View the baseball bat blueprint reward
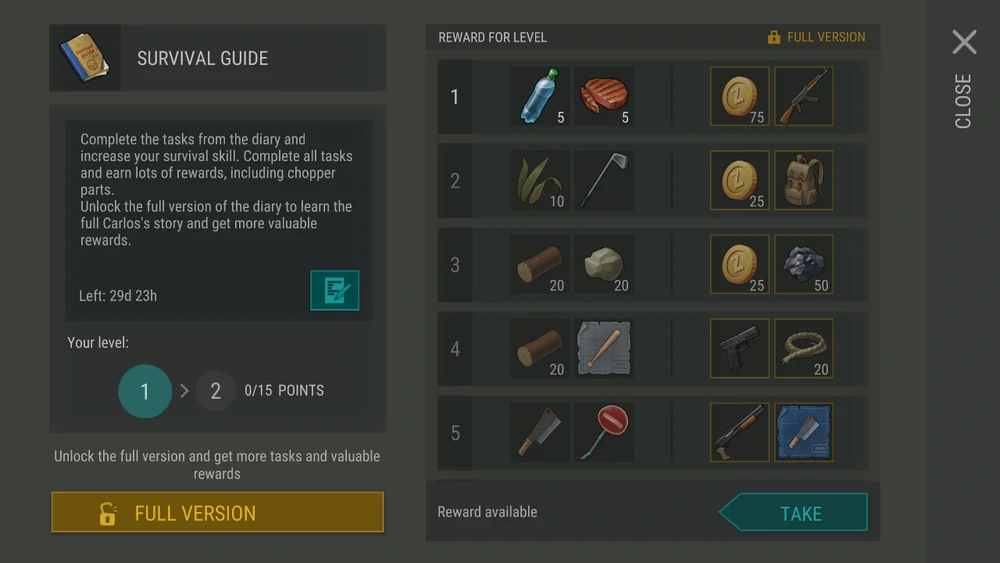Image resolution: width=1000 pixels, height=563 pixels. 604,349
